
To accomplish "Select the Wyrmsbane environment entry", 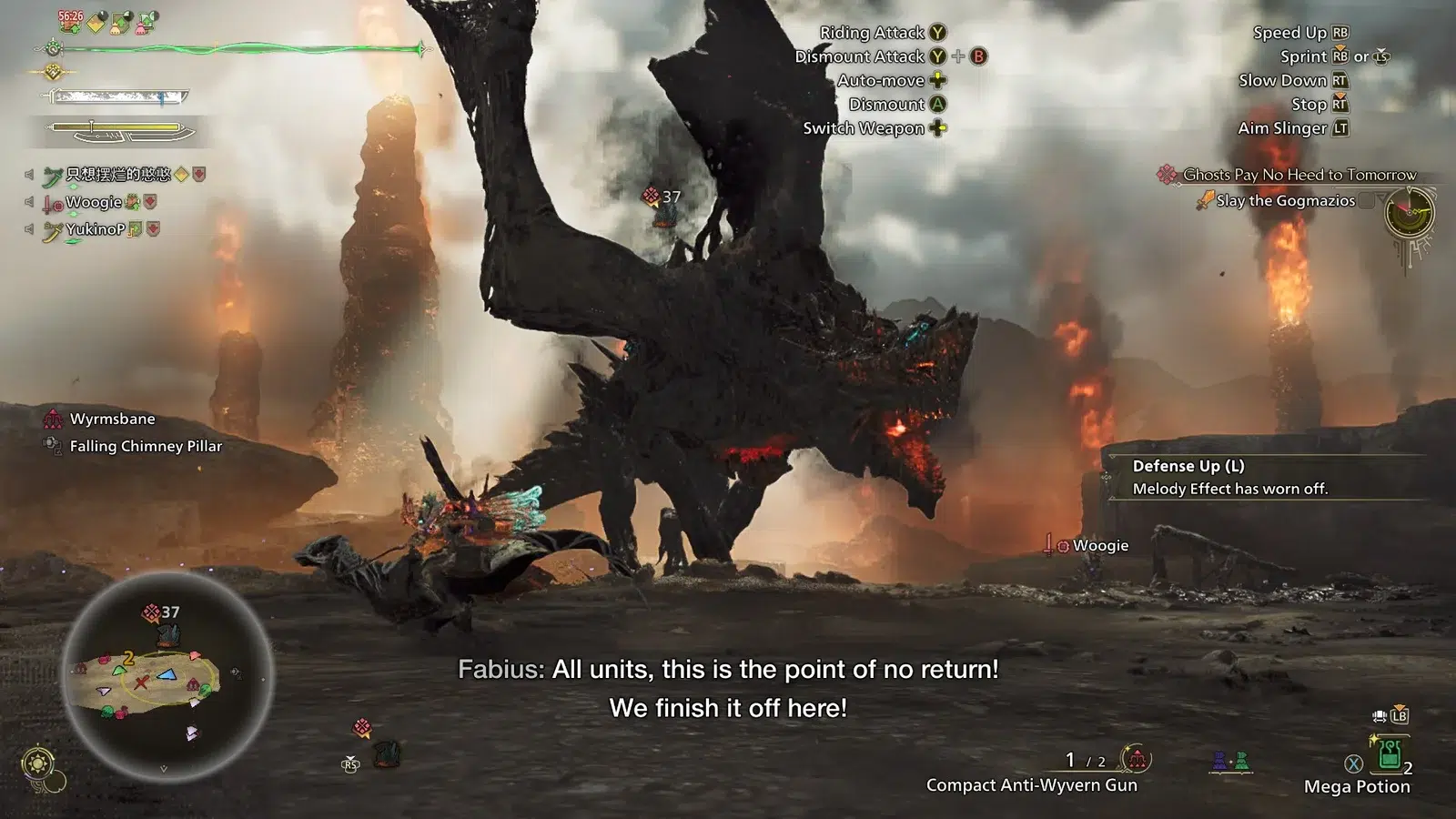I will [x=112, y=419].
